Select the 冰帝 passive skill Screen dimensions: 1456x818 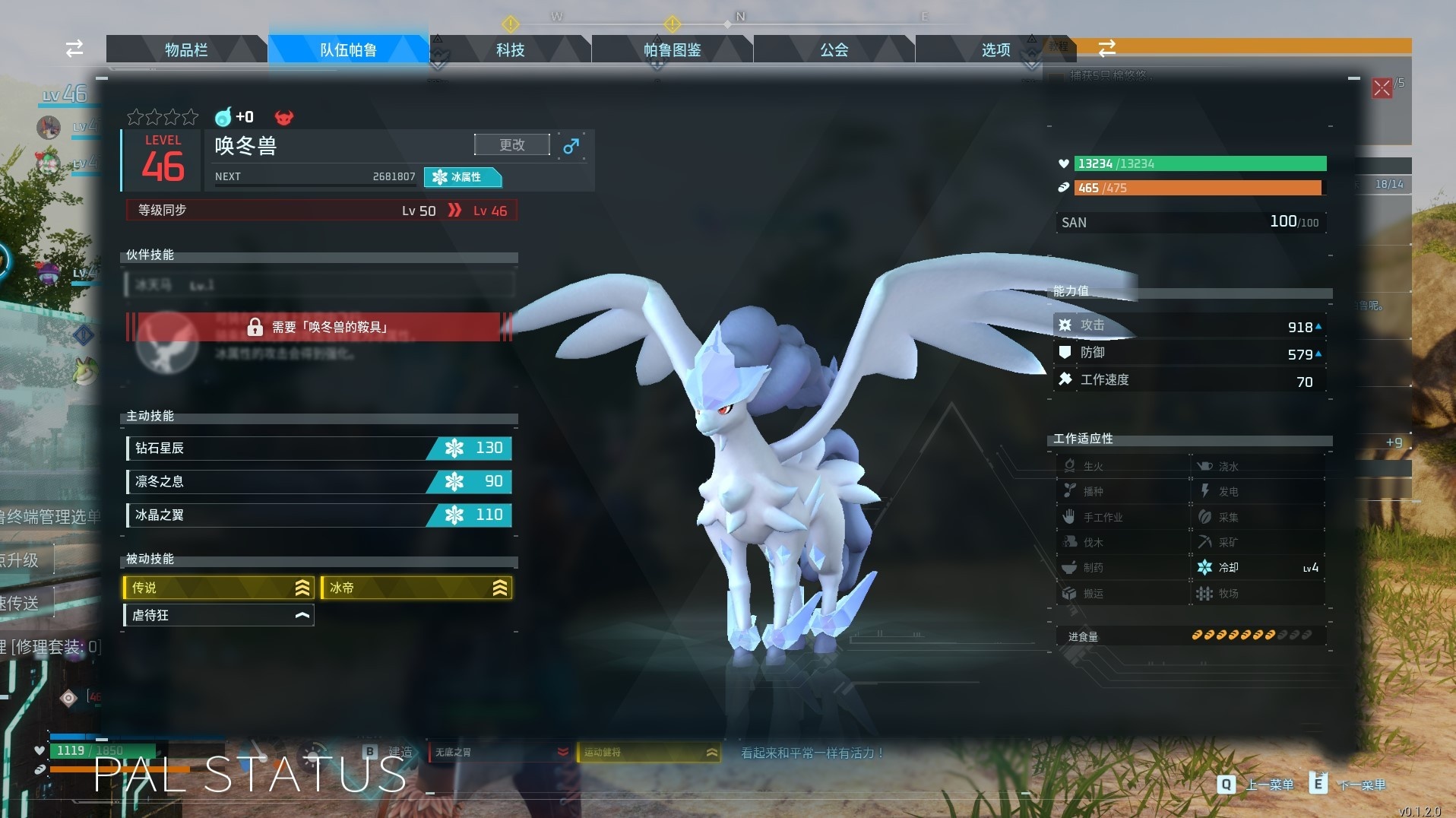tap(416, 588)
